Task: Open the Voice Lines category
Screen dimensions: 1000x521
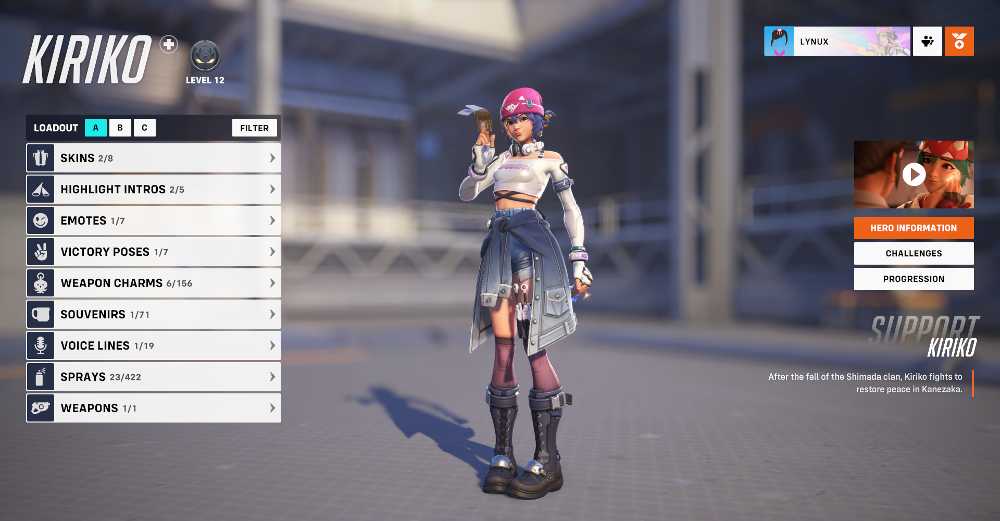Action: [153, 345]
